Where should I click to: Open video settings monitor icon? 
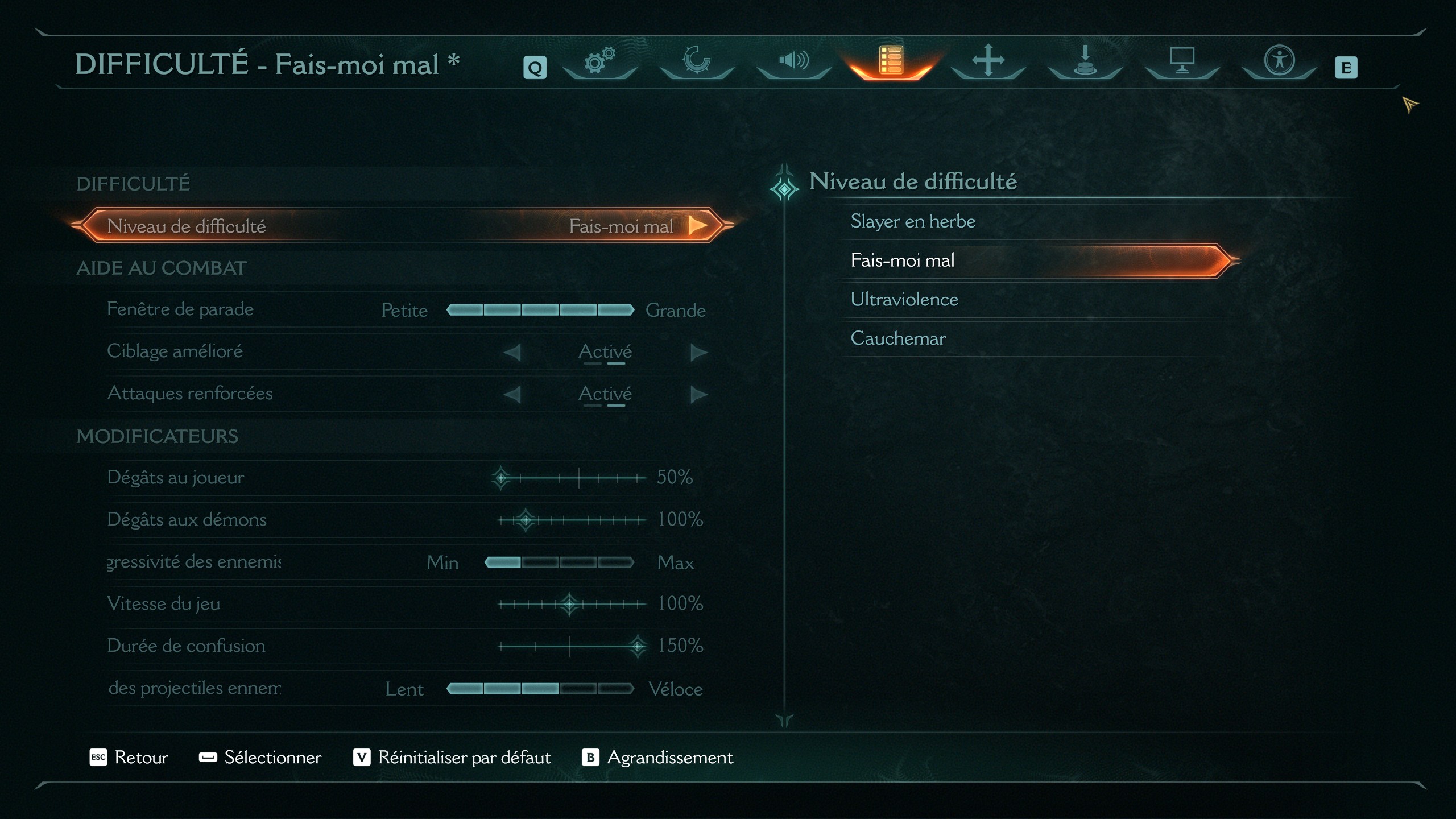tap(1182, 60)
